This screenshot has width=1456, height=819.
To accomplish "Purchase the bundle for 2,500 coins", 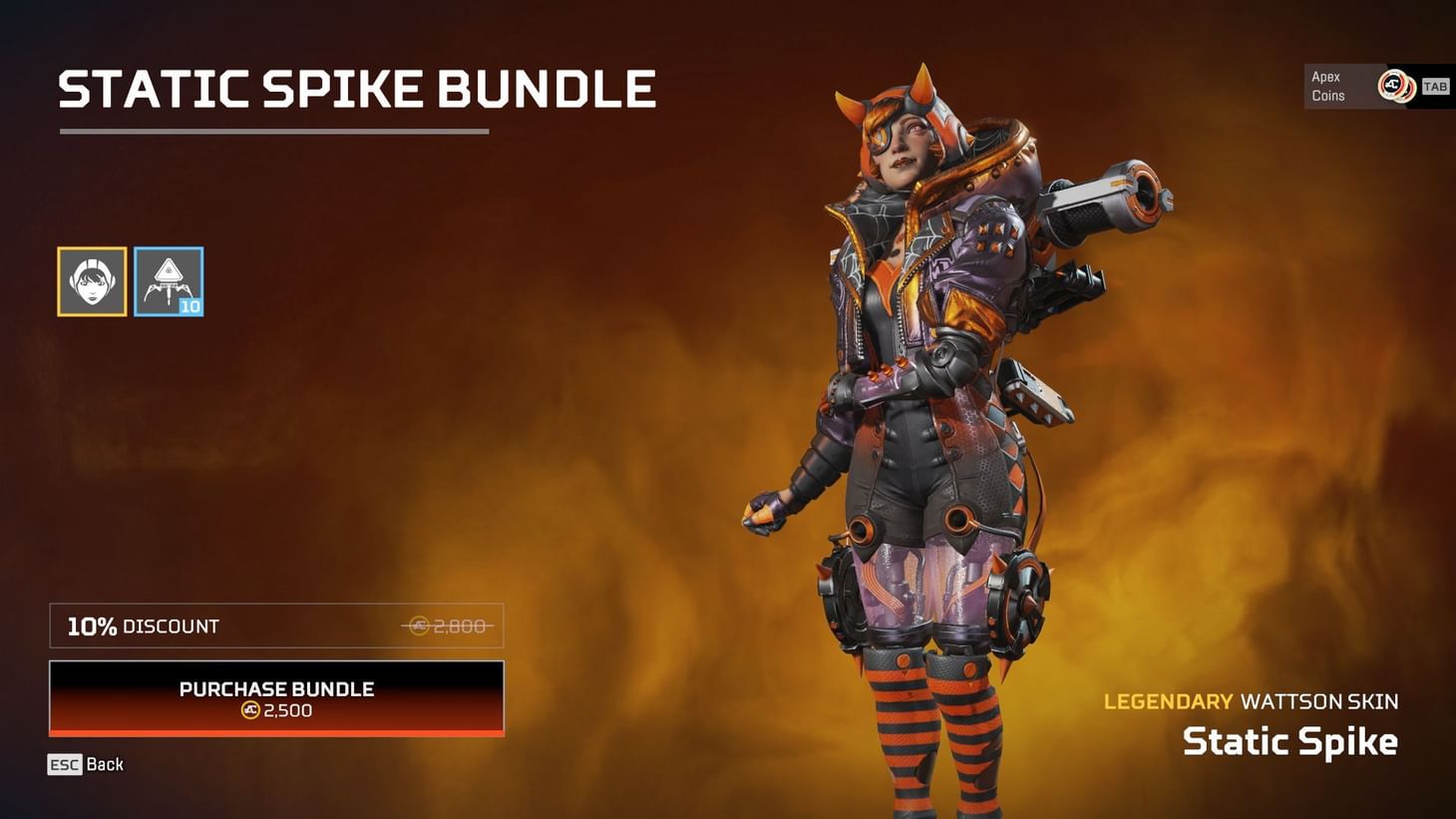I will pos(276,698).
